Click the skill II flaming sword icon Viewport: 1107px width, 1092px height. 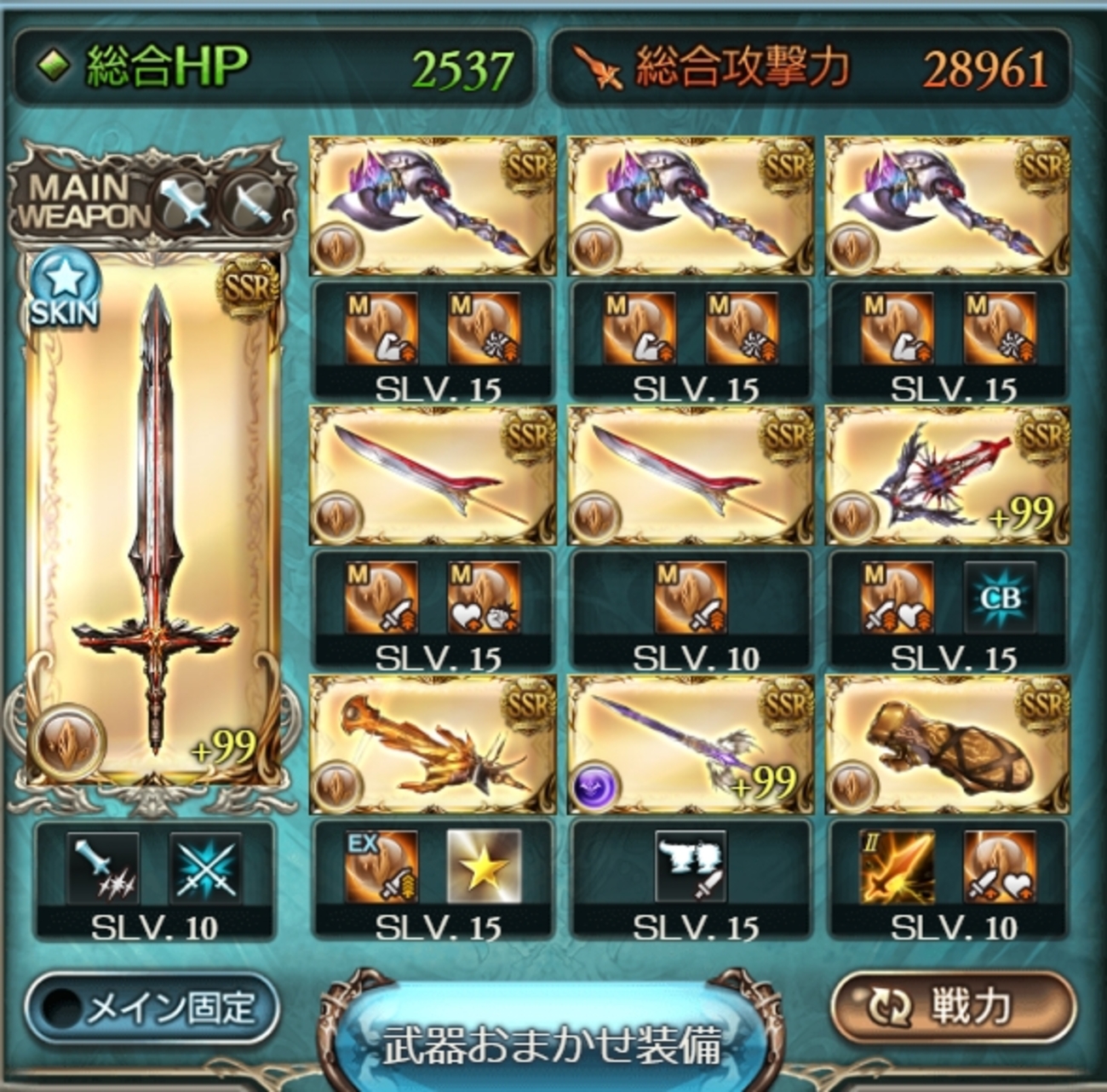896,867
